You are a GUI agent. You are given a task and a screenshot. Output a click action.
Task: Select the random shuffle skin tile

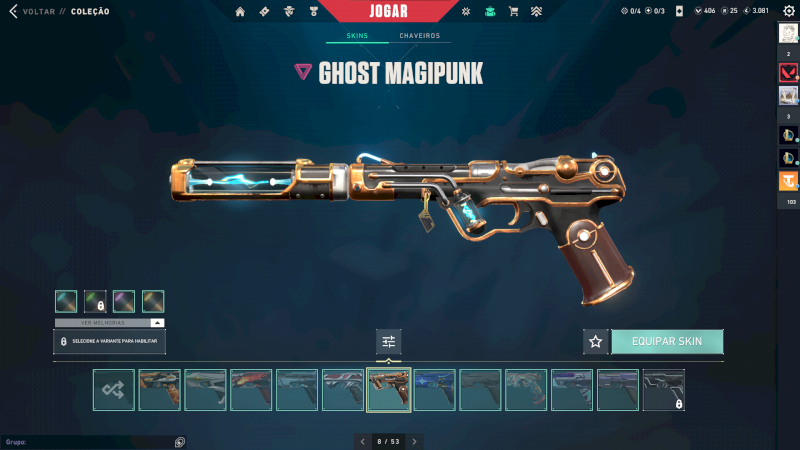(x=113, y=390)
